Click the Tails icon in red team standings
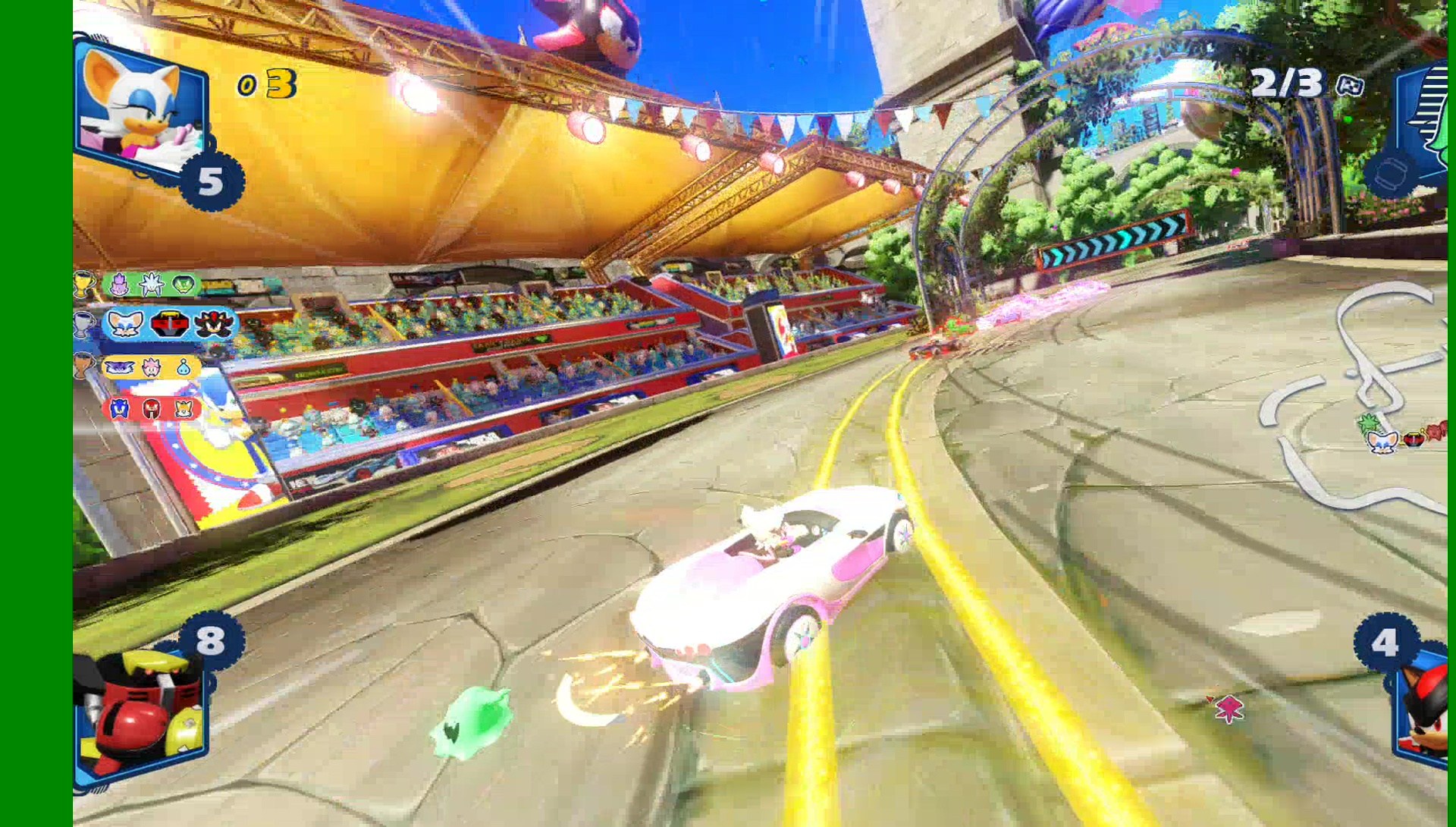The image size is (1456, 827). pos(183,408)
